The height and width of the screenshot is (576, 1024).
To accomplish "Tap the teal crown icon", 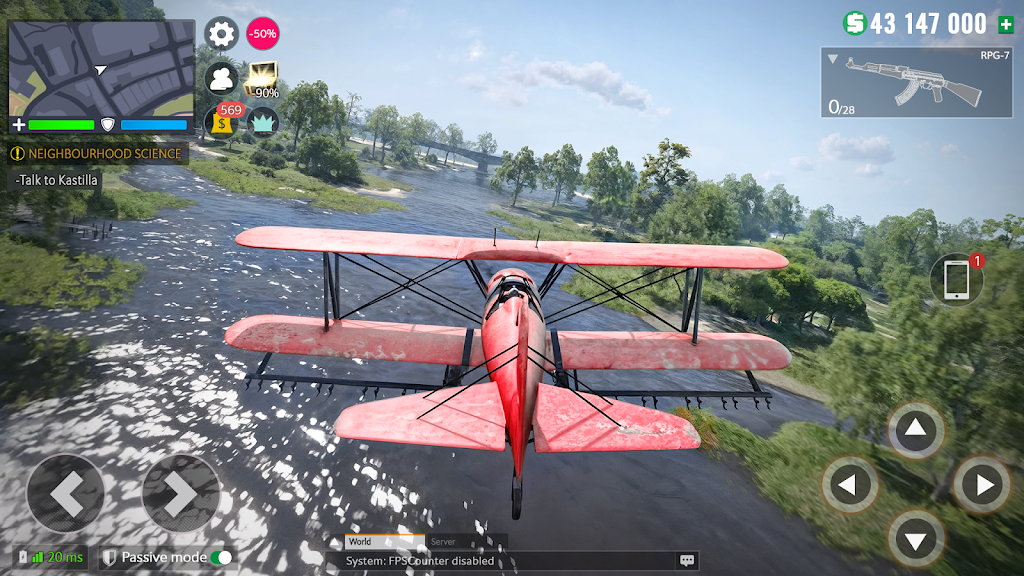I will point(263,122).
